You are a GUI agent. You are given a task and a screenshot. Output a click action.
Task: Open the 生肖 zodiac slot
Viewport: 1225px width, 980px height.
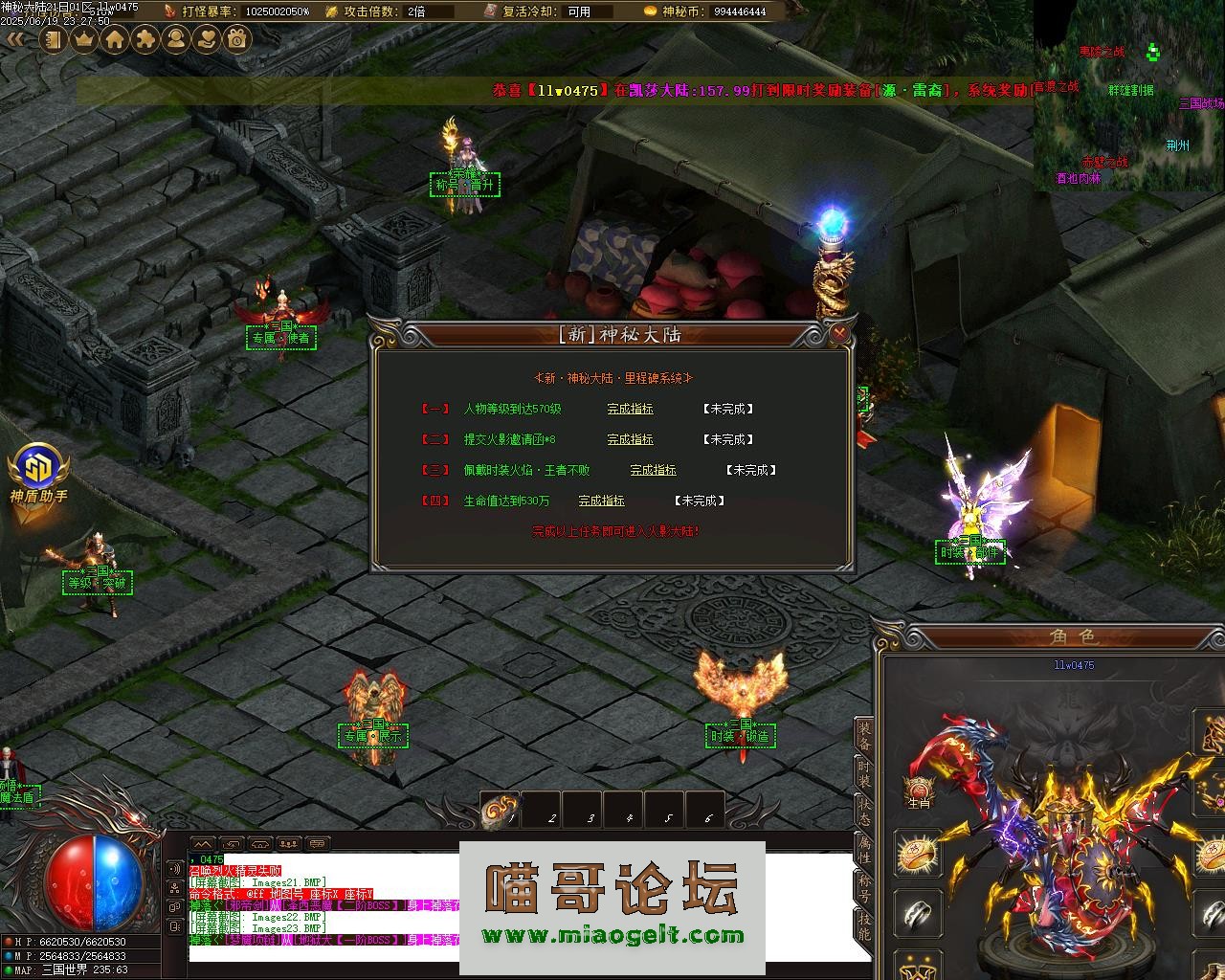(919, 791)
